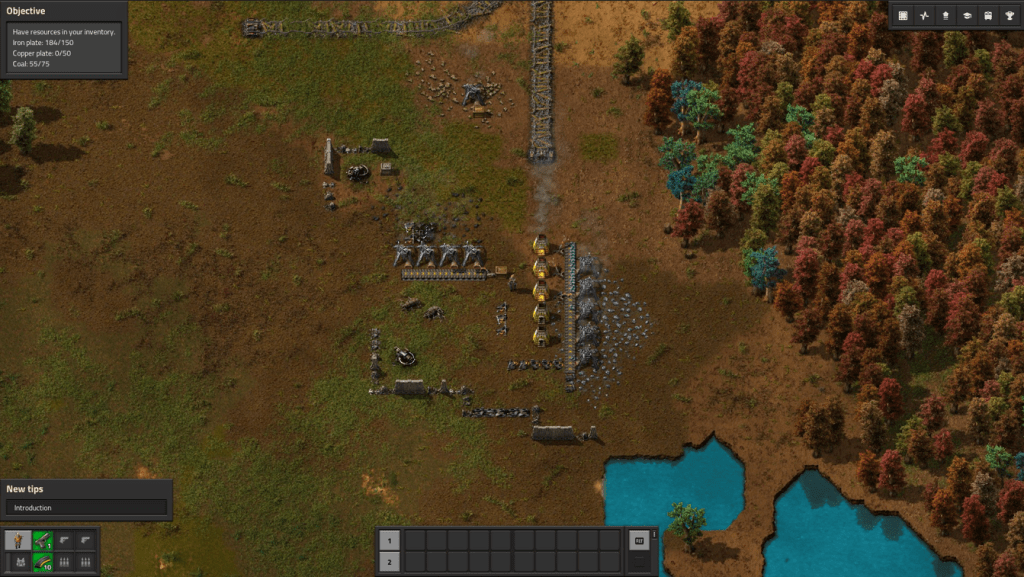Screen dimensions: 1024x577
Task: Open the production statistics graph icon
Action: coord(925,16)
